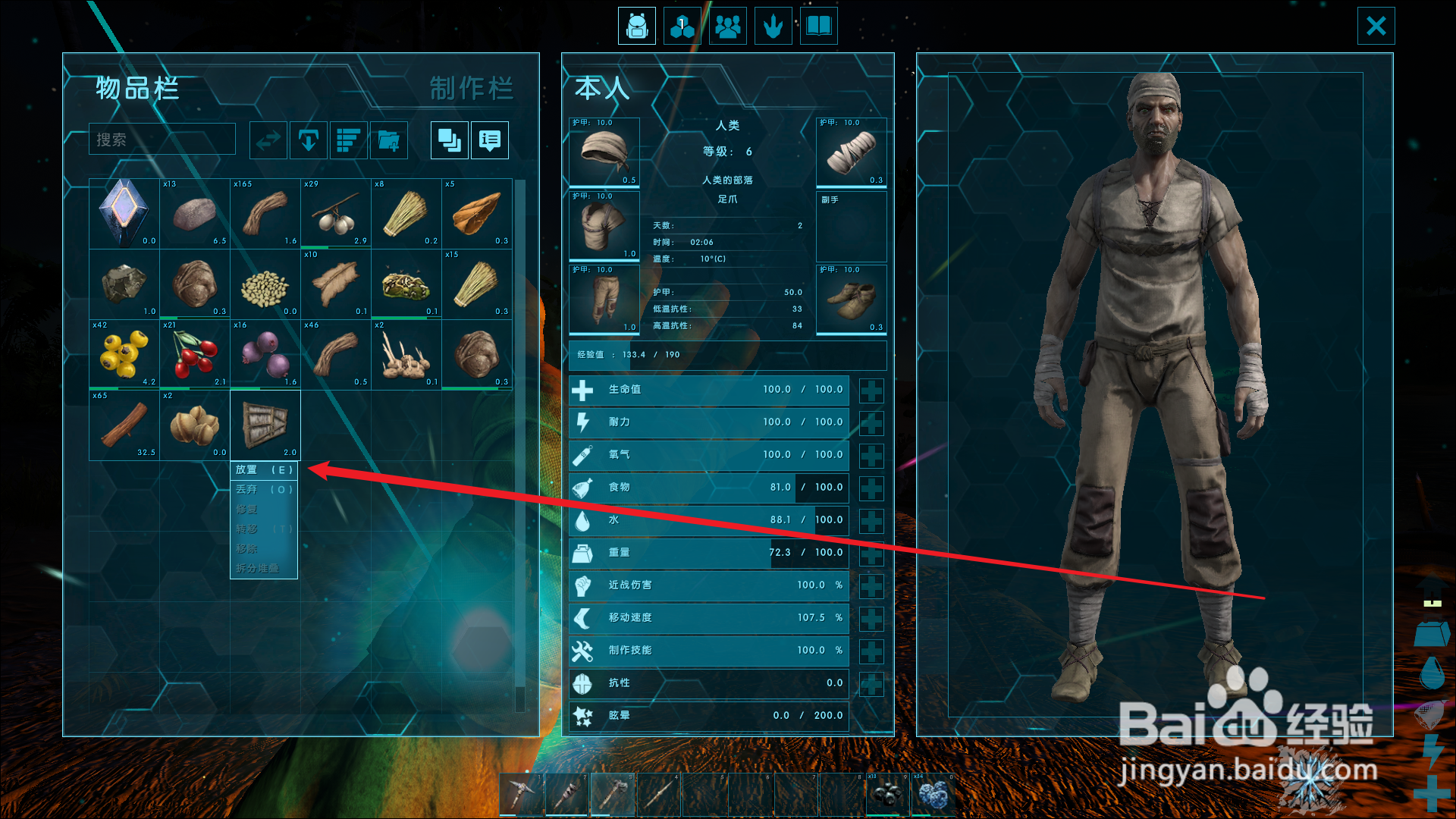Image resolution: width=1456 pixels, height=819 pixels.
Task: Select the purple berries stack
Action: point(265,354)
